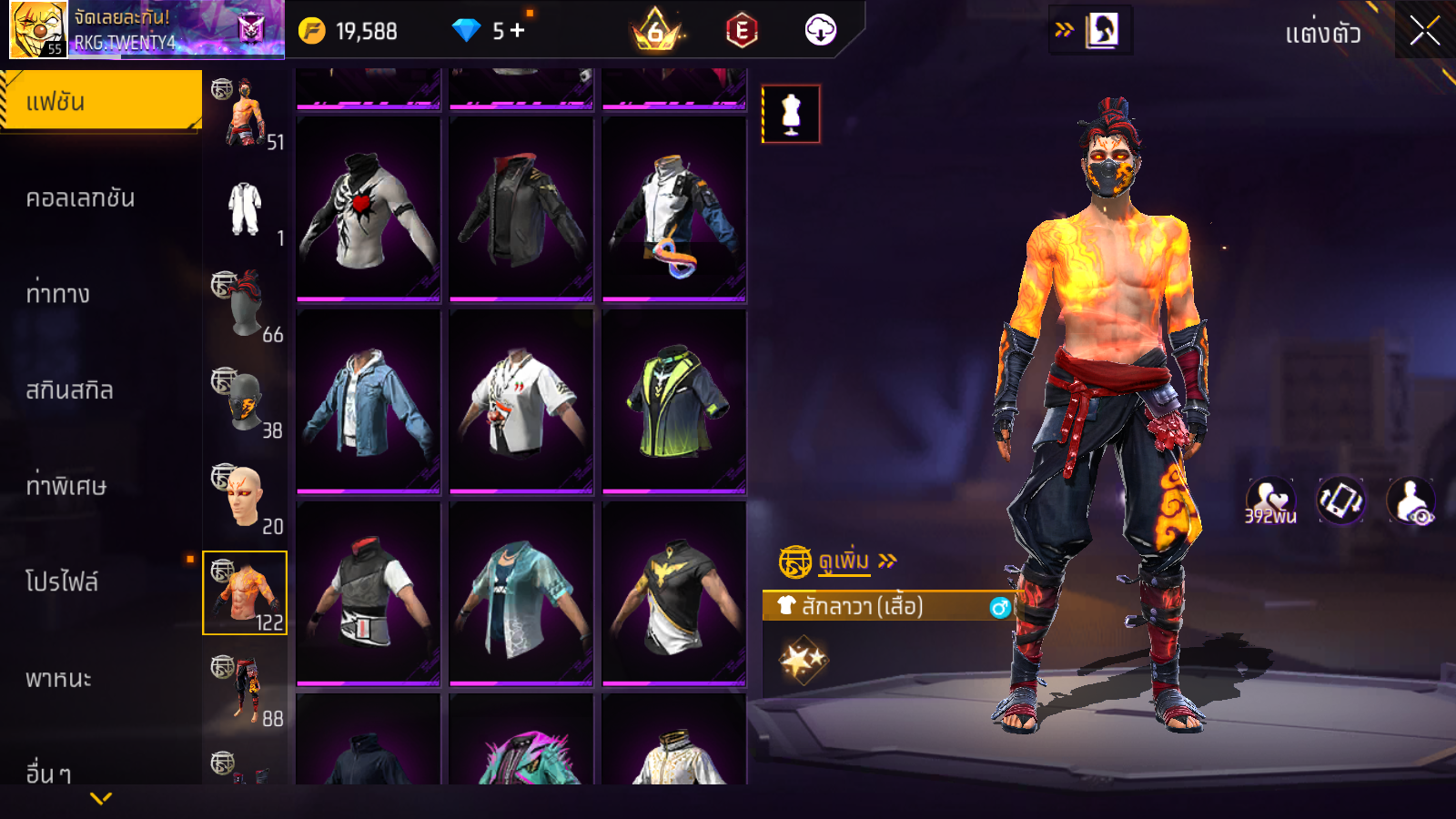The image size is (1456, 819).
Task: Equip the blue denim jacket
Action: click(x=369, y=402)
